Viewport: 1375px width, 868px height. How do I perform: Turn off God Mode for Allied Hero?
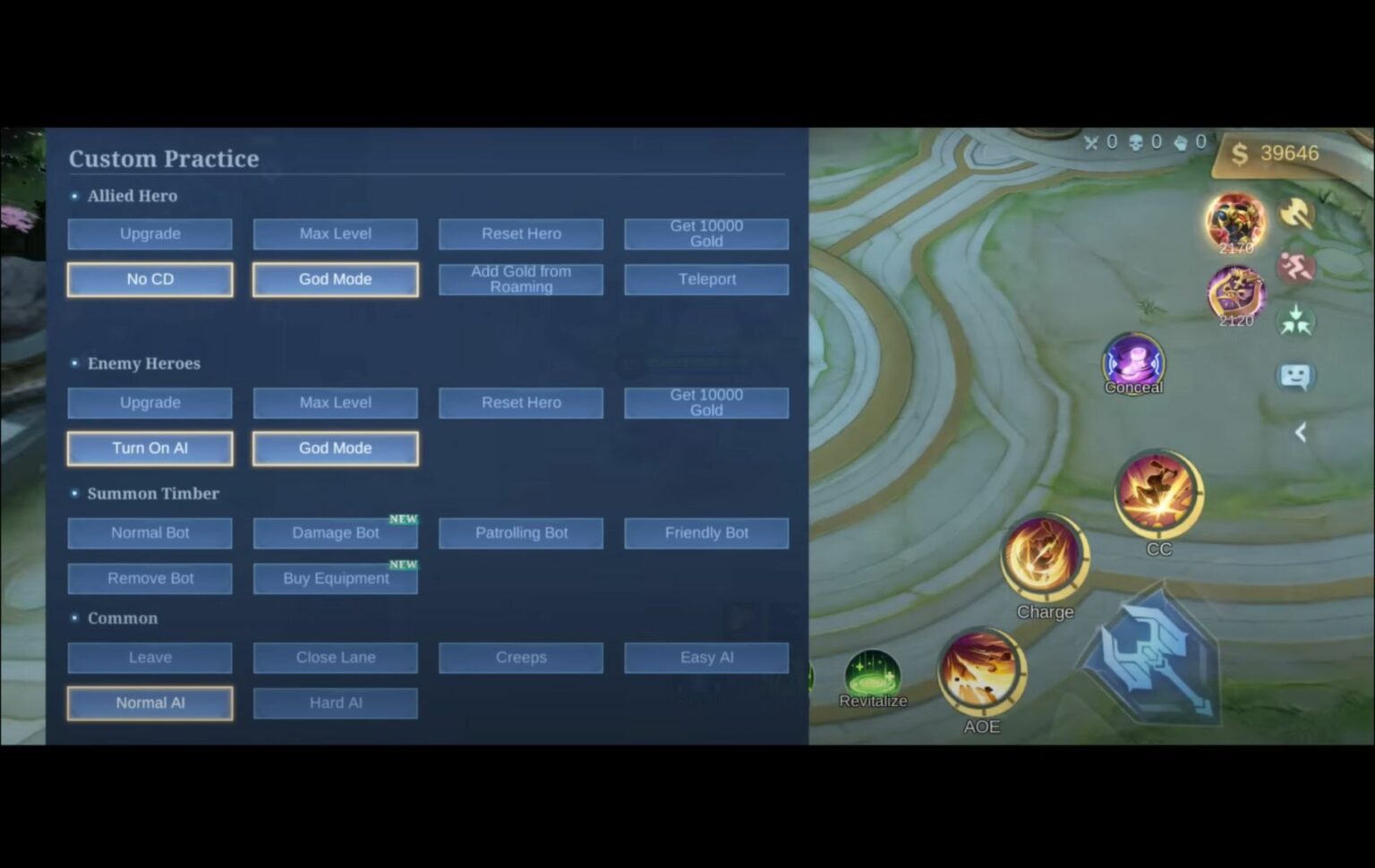point(335,278)
